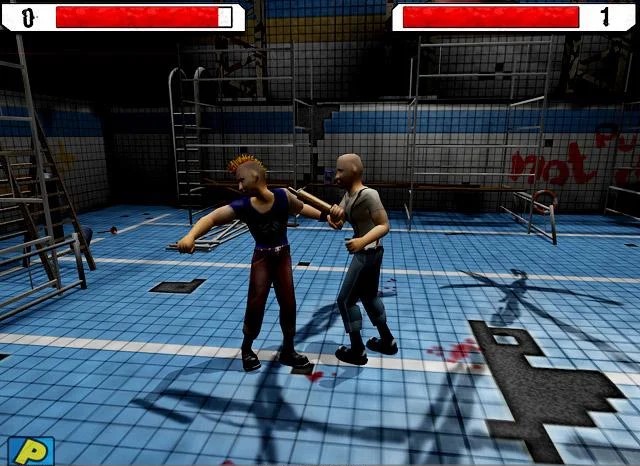Click the yellow P icon

pyautogui.click(x=30, y=450)
